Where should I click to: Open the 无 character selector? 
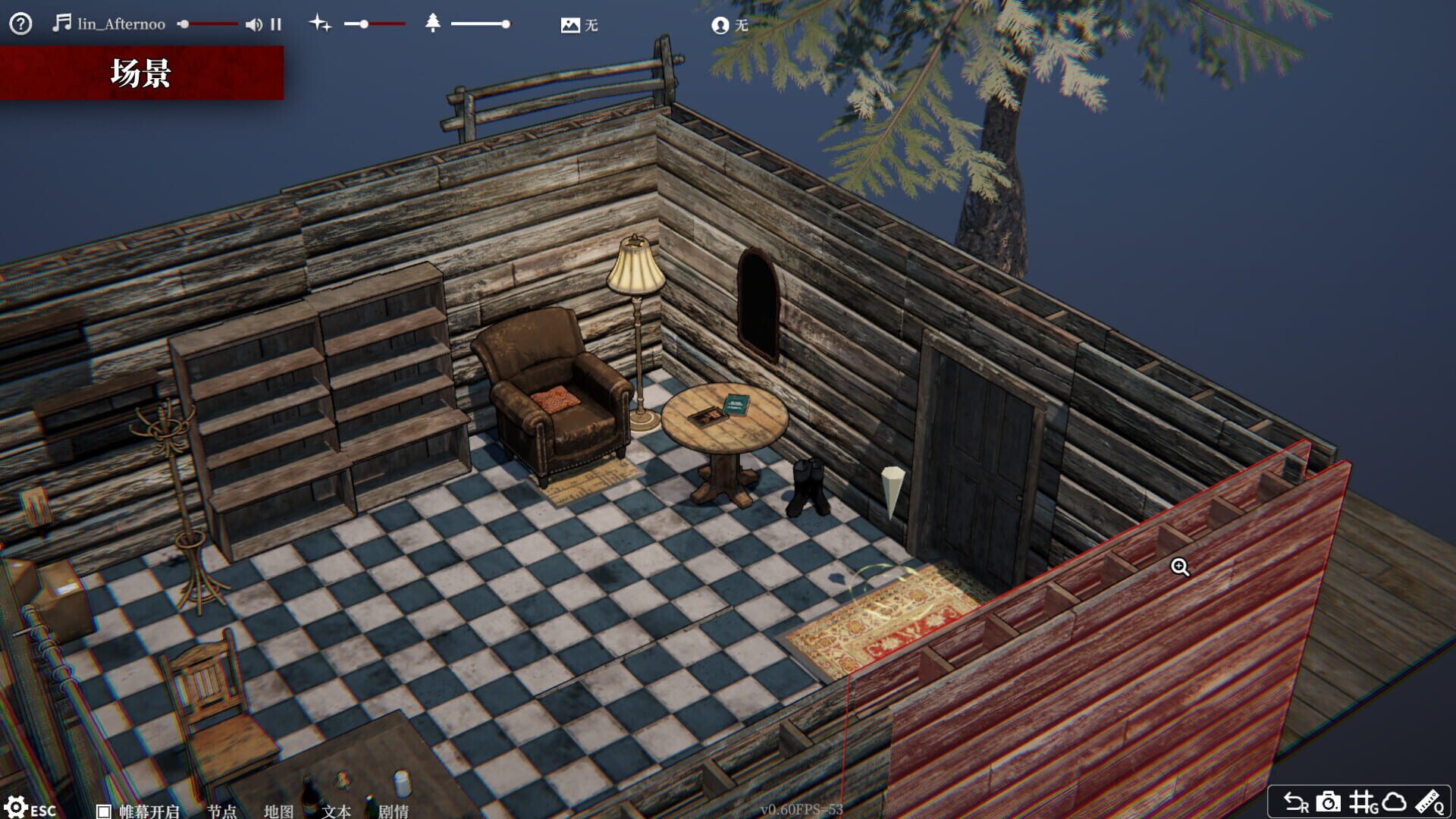coord(730,25)
